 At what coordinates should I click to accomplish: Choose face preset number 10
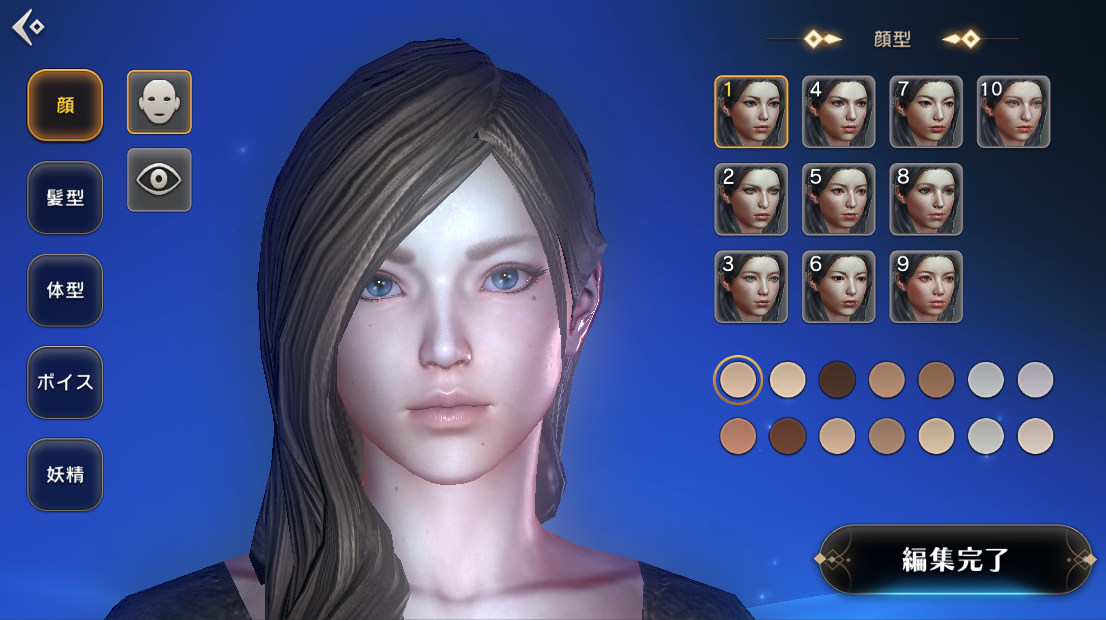[1013, 112]
